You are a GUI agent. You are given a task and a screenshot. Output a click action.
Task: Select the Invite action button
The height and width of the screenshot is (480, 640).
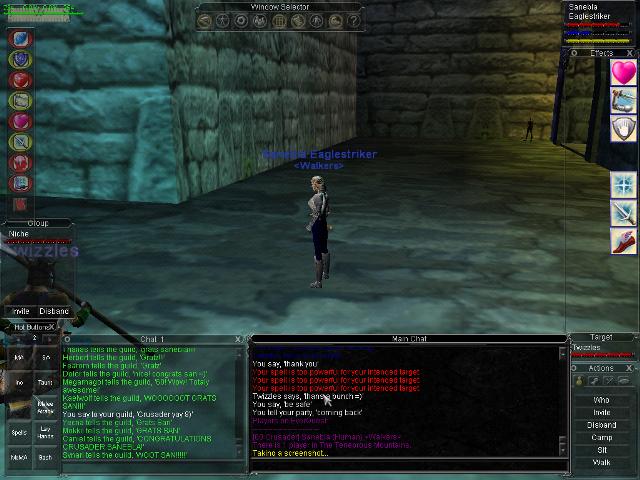(x=601, y=411)
